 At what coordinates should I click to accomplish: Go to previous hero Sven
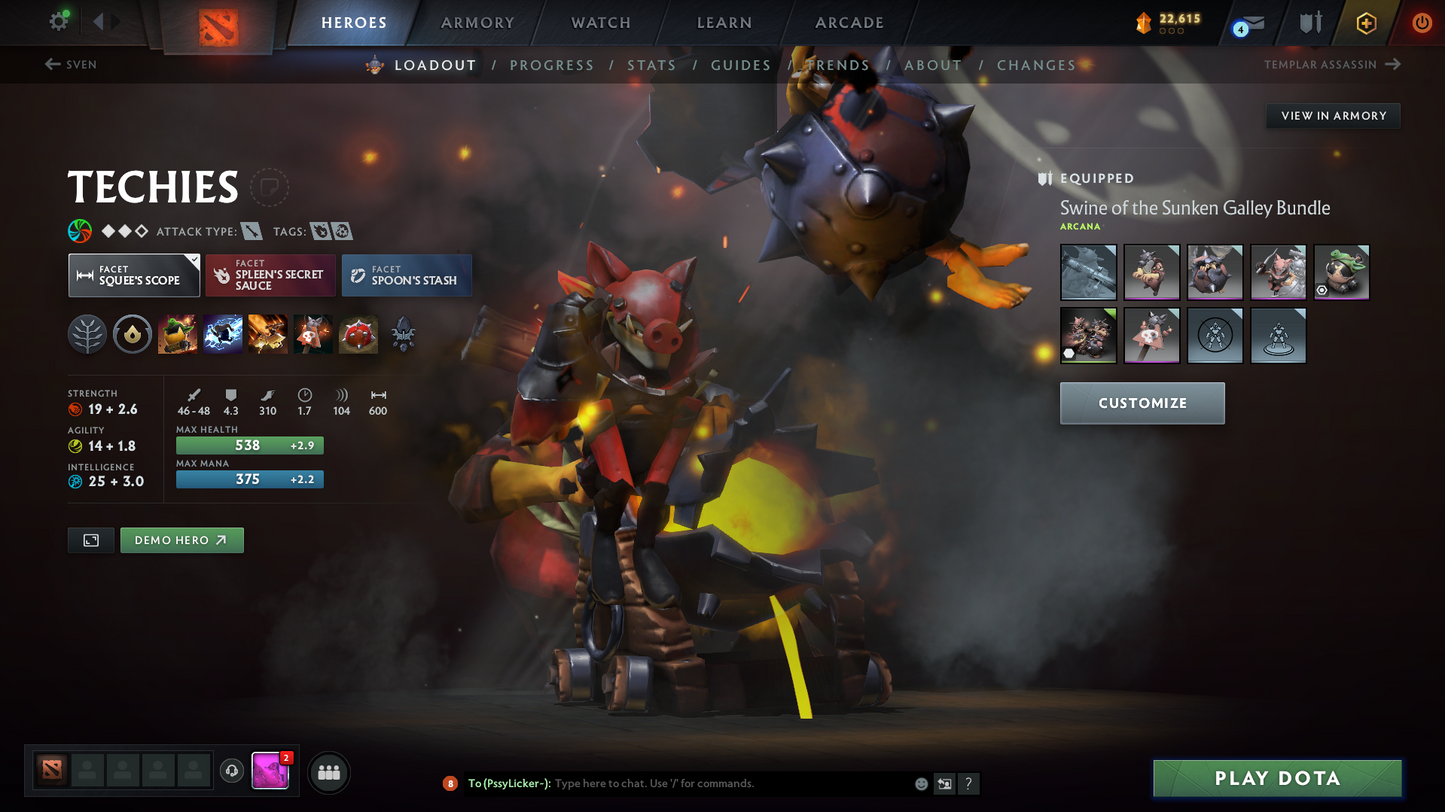(71, 65)
